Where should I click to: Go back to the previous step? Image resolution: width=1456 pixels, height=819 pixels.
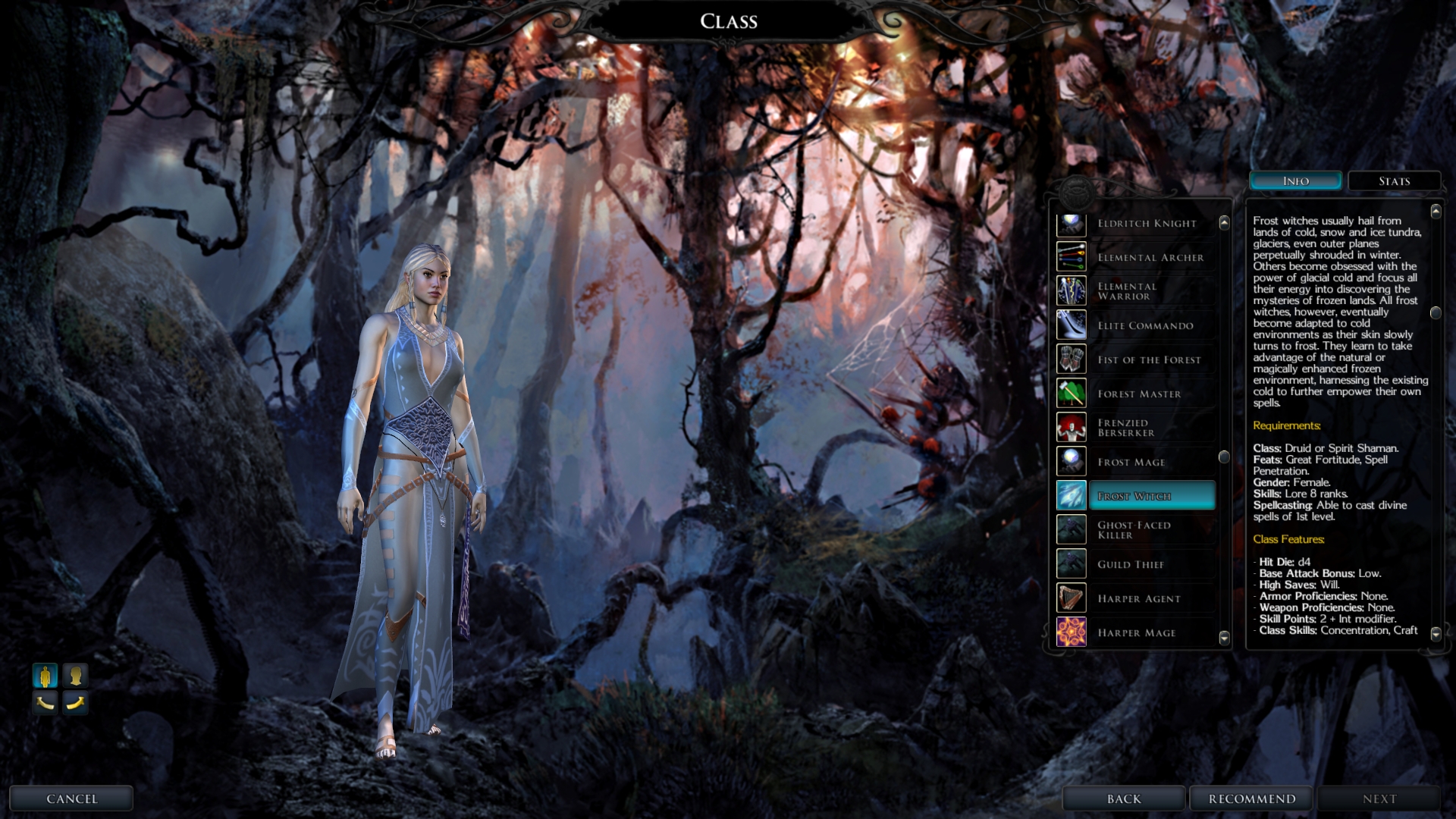tap(1123, 799)
